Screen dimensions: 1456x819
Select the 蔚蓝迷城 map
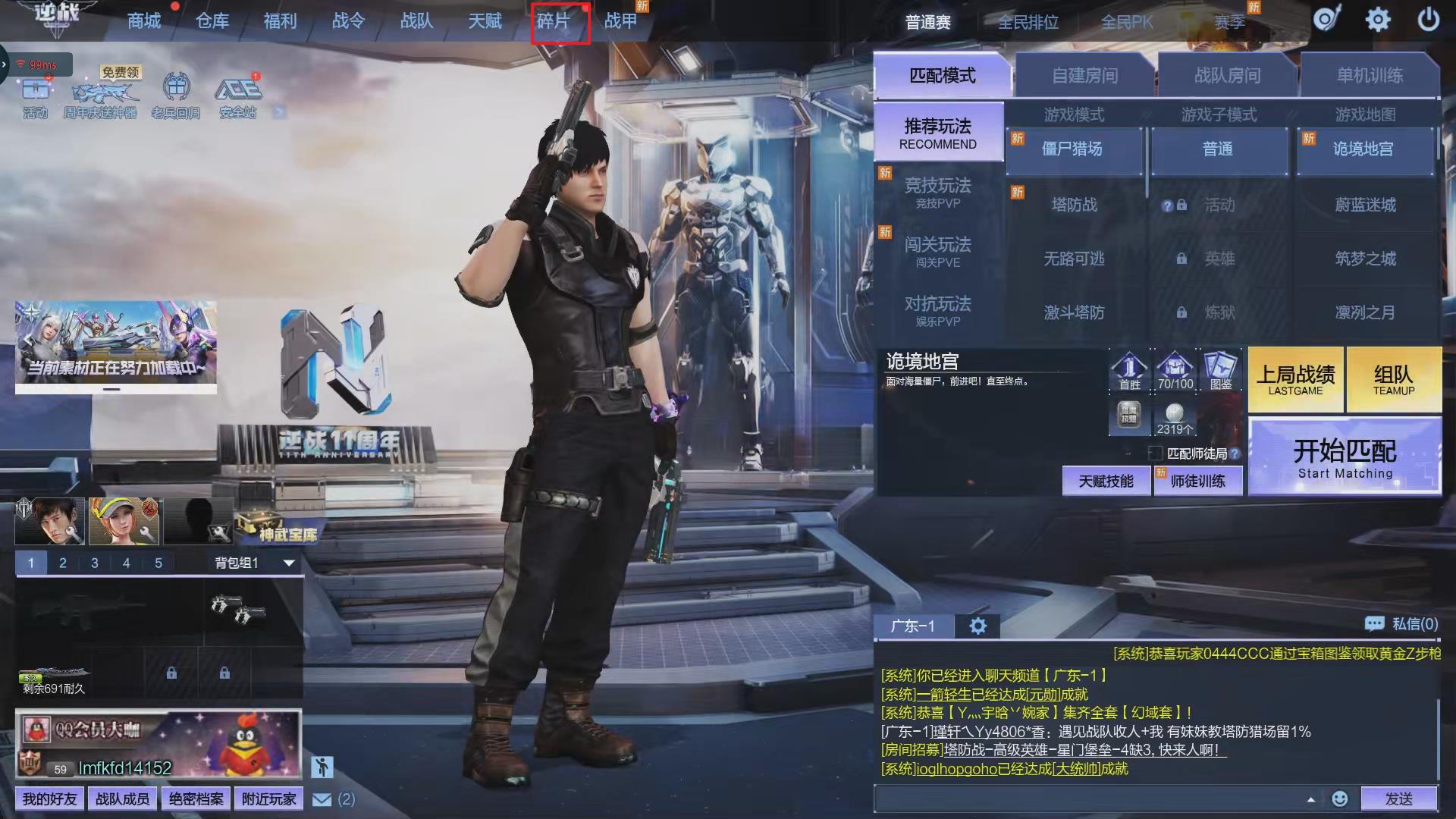tap(1365, 205)
